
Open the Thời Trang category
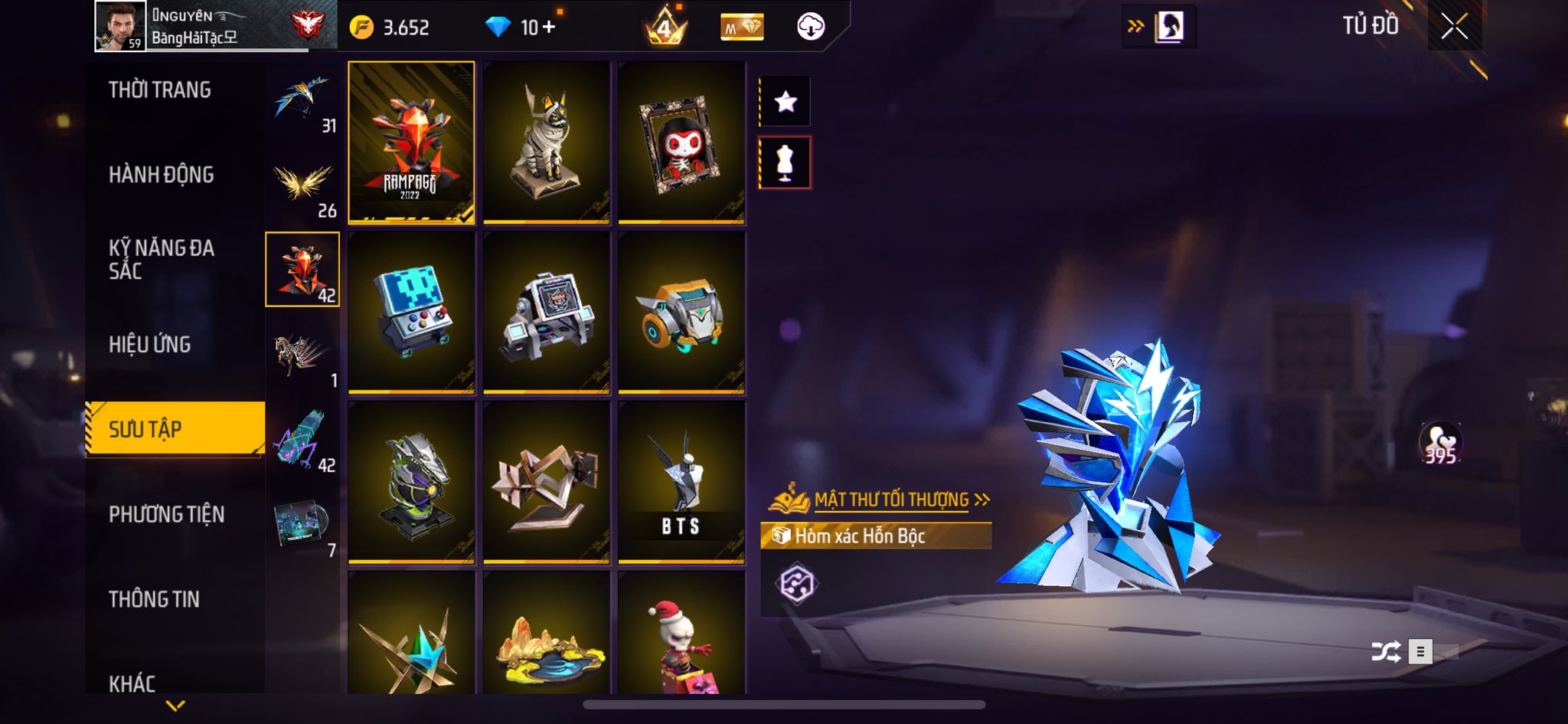tap(160, 90)
